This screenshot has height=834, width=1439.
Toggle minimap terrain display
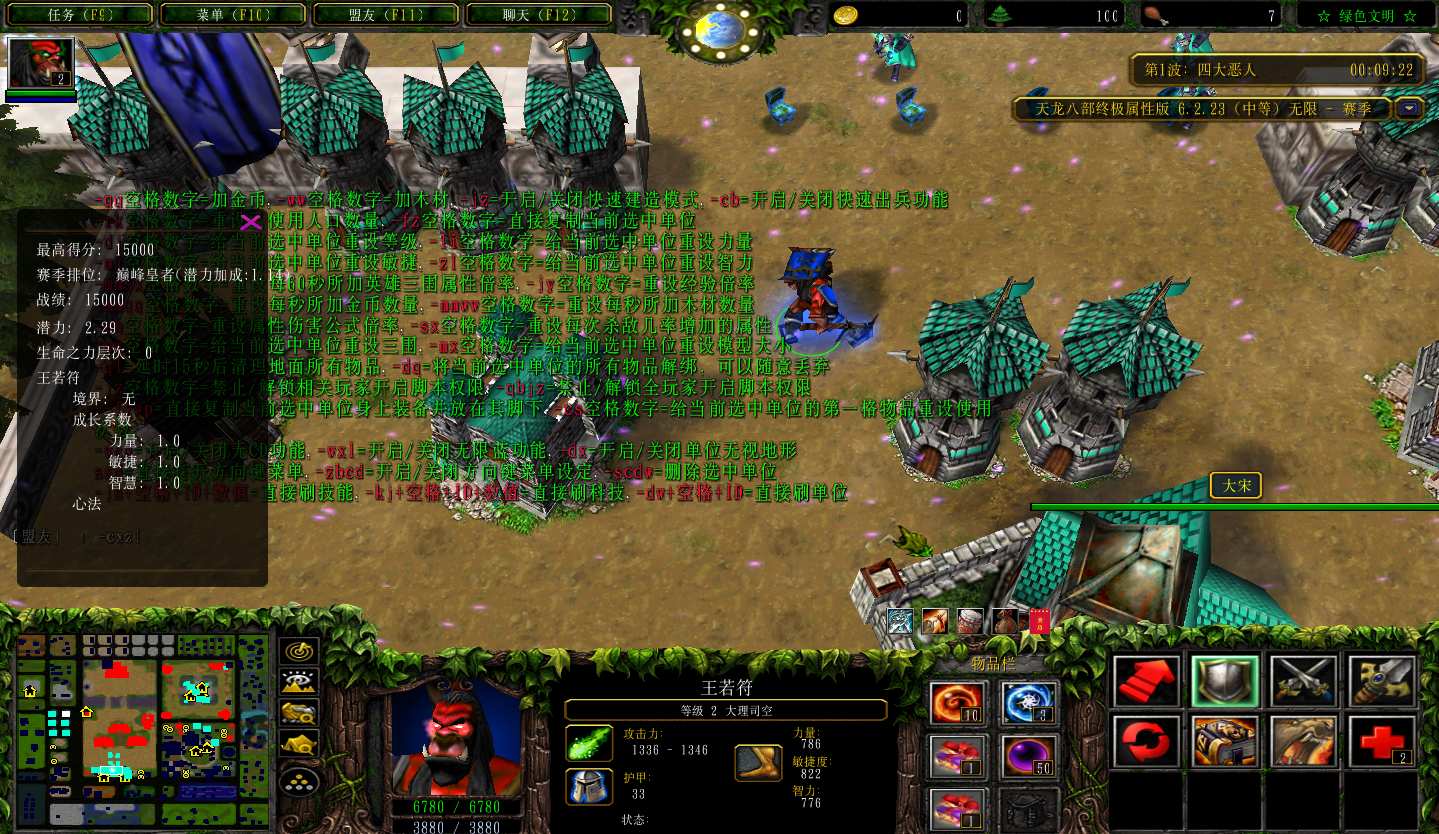[298, 681]
